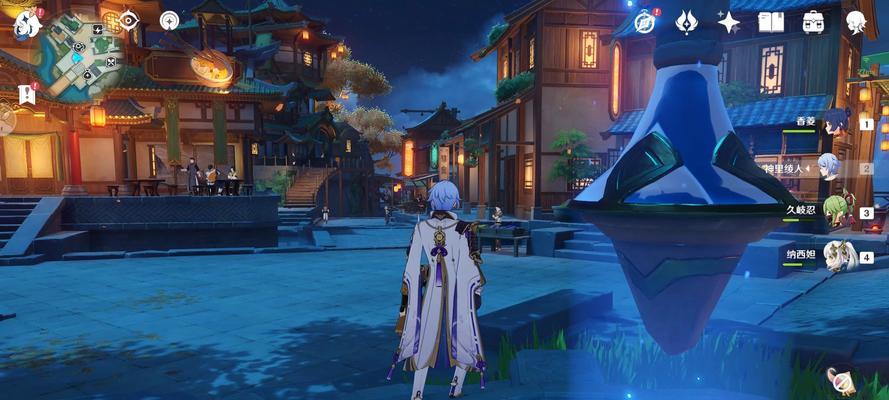Open the Adventurer Handbook book icon
Screen dimensions: 889x400
point(770,21)
